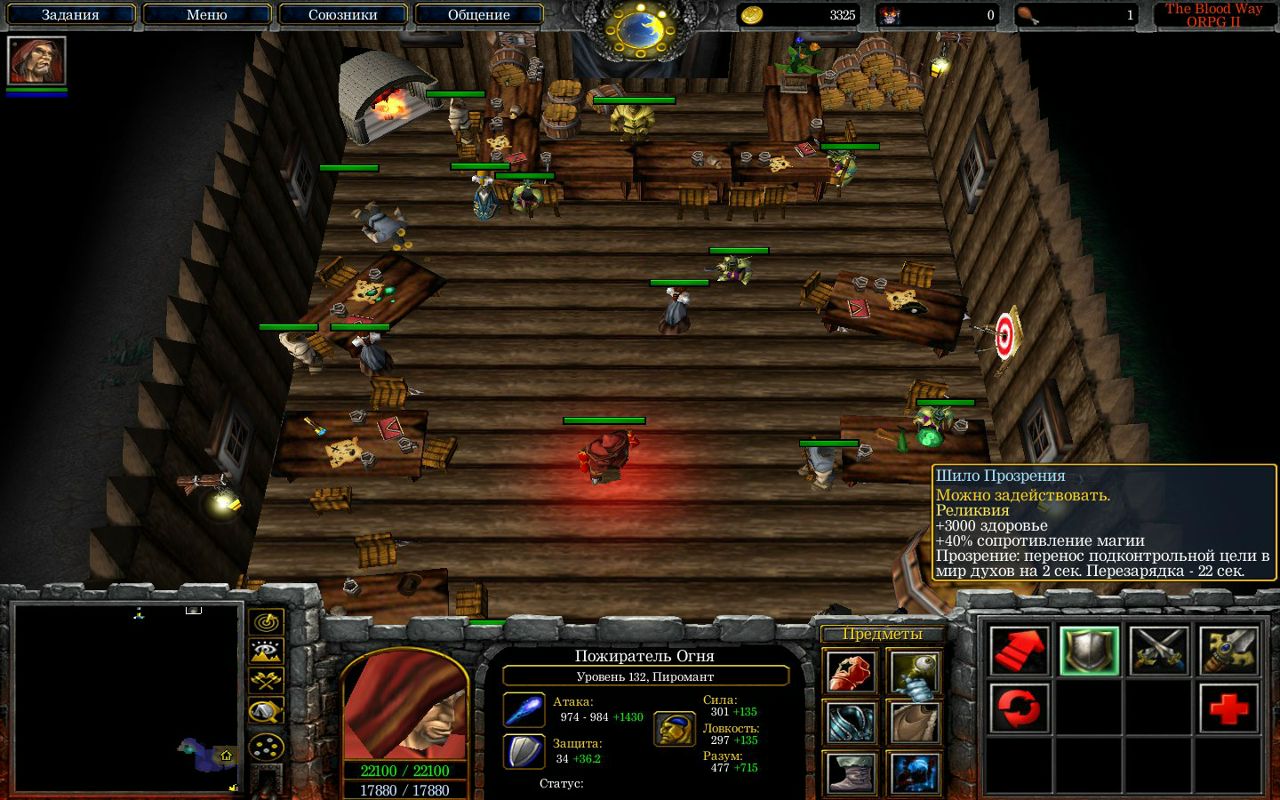This screenshot has width=1280, height=800.
Task: Select the hero portrait icon
Action: (x=37, y=61)
